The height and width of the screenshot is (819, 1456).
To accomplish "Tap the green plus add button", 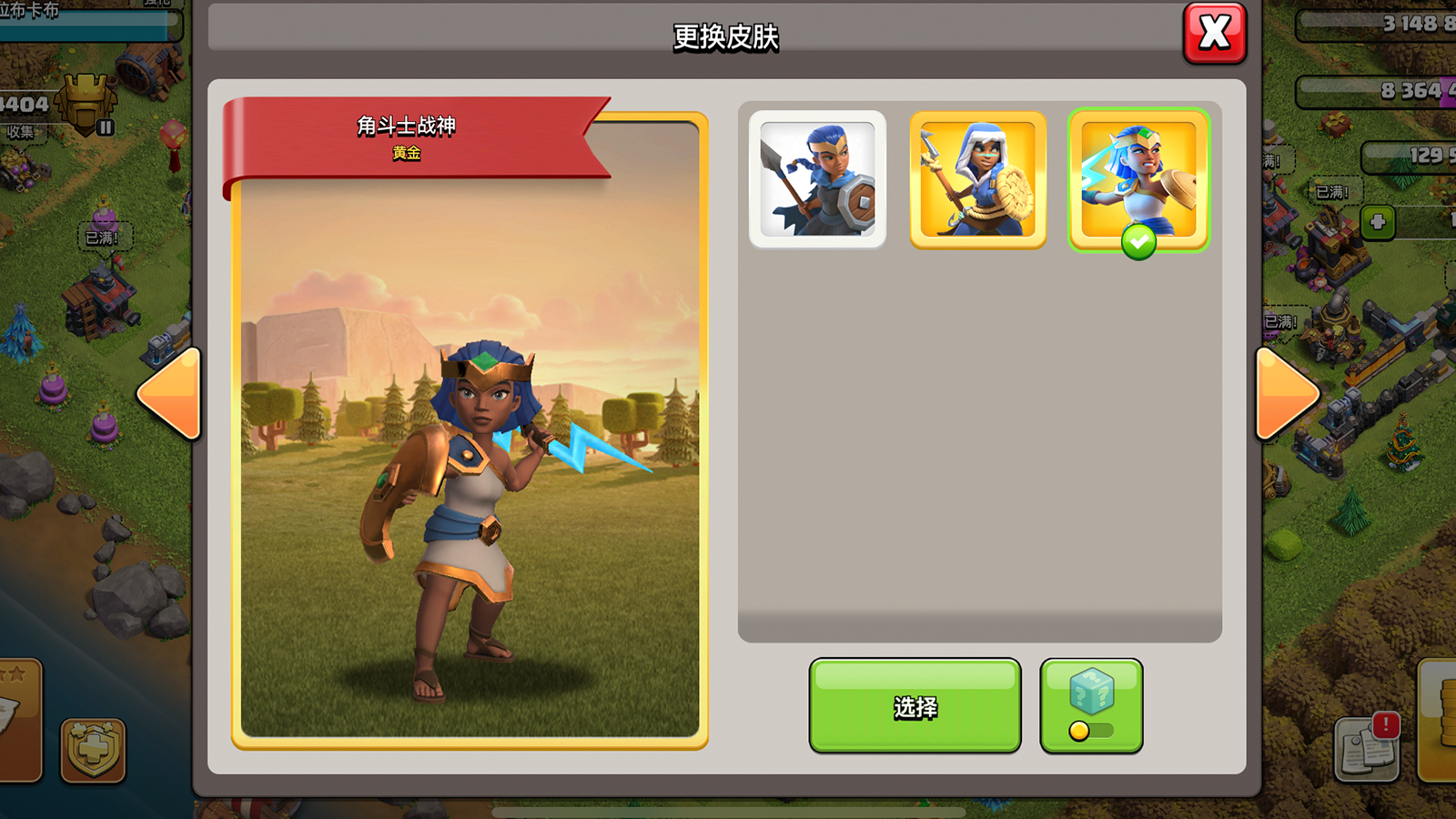I will click(x=1378, y=222).
